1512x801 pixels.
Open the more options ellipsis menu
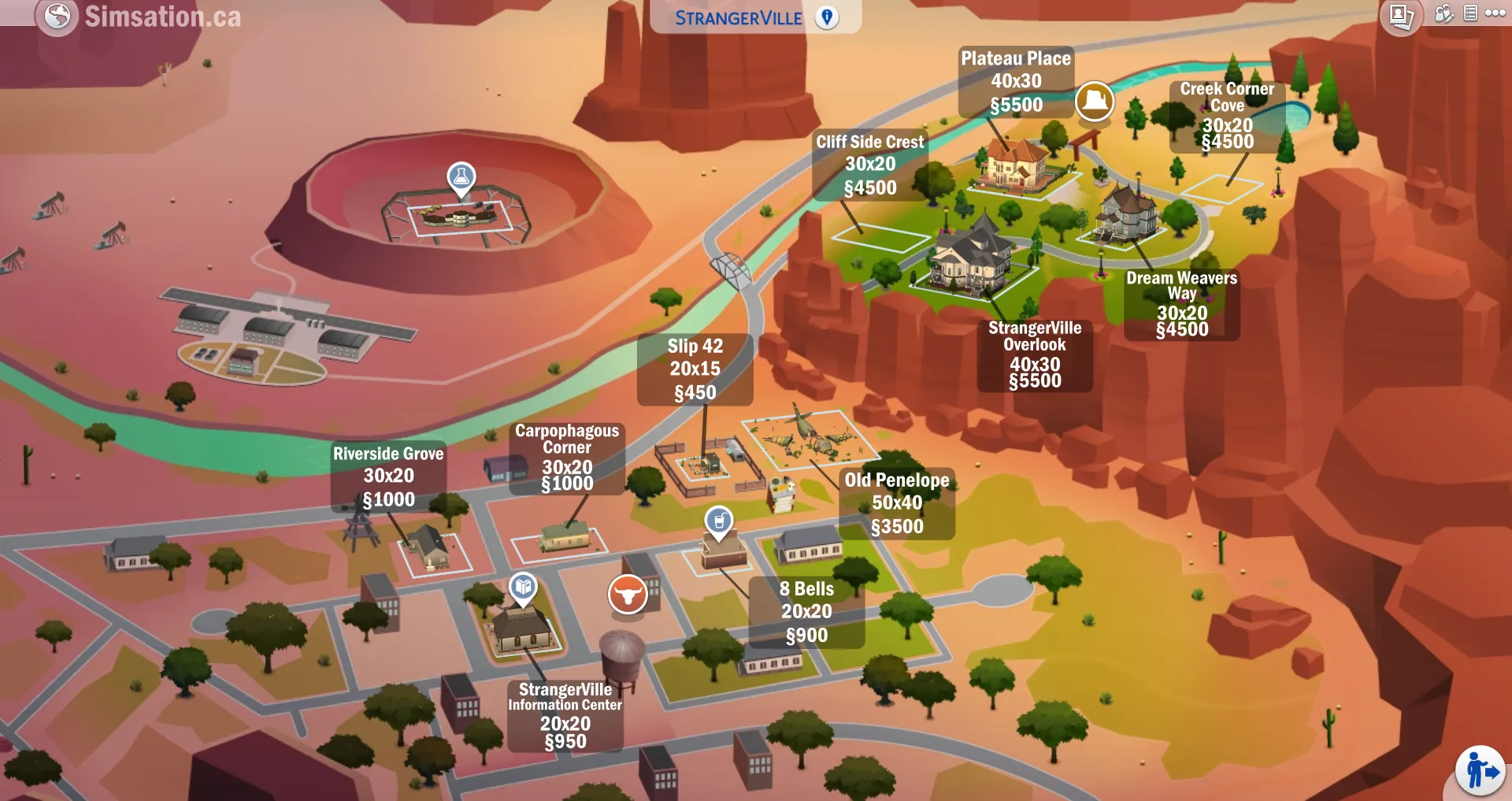point(1494,14)
